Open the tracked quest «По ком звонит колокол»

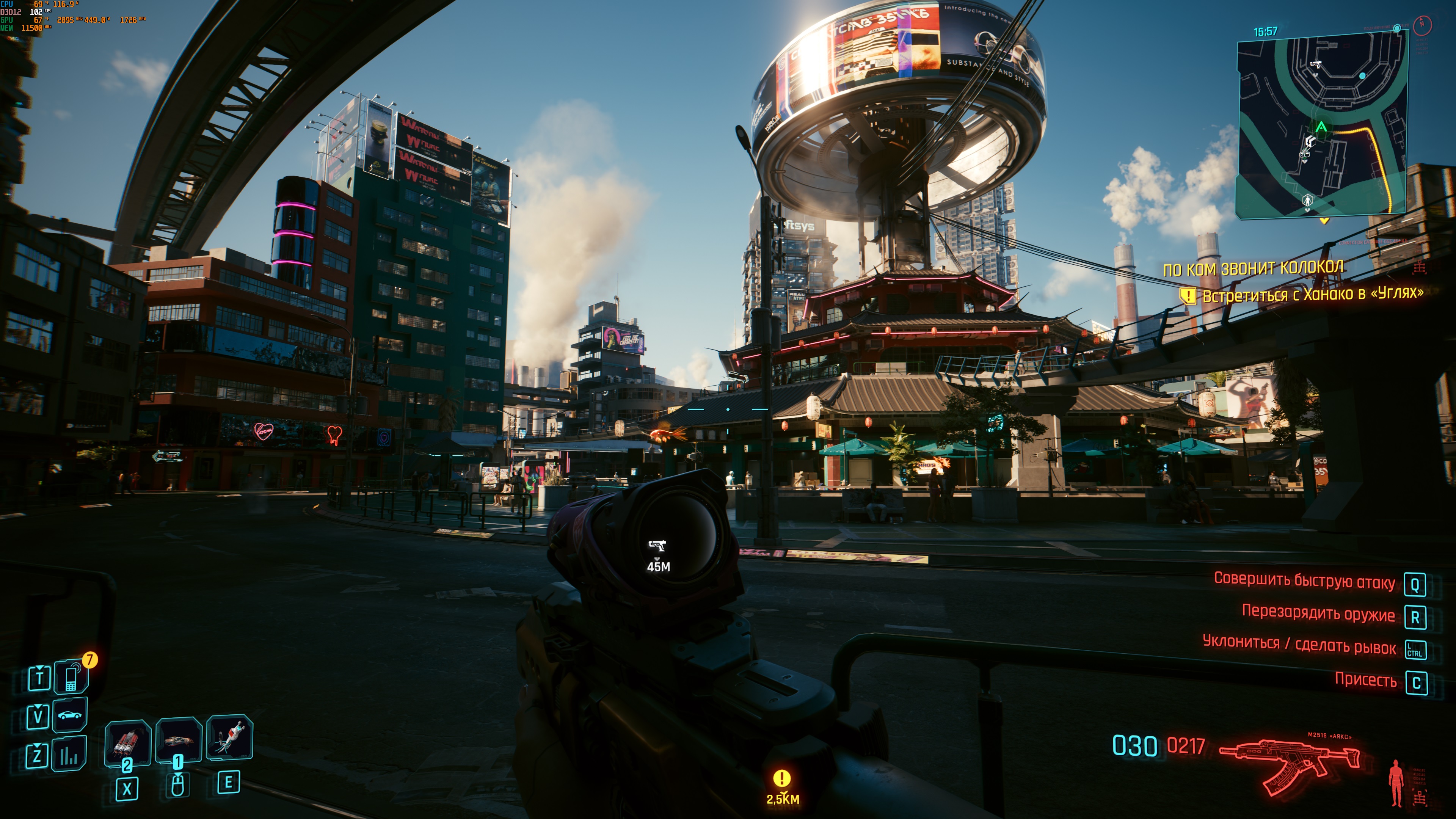[x=1253, y=268]
